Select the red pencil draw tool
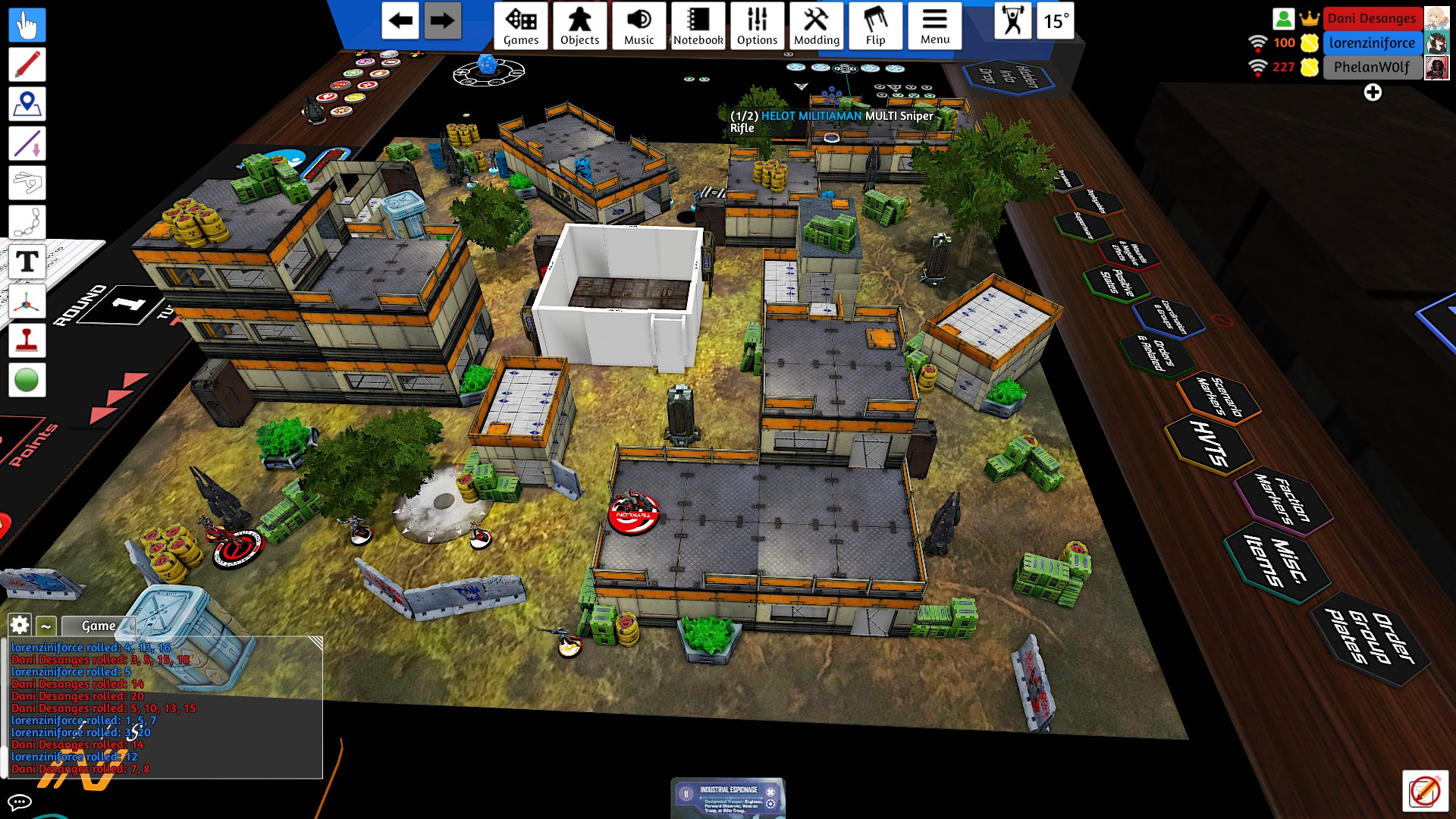Viewport: 1456px width, 819px height. [x=27, y=65]
